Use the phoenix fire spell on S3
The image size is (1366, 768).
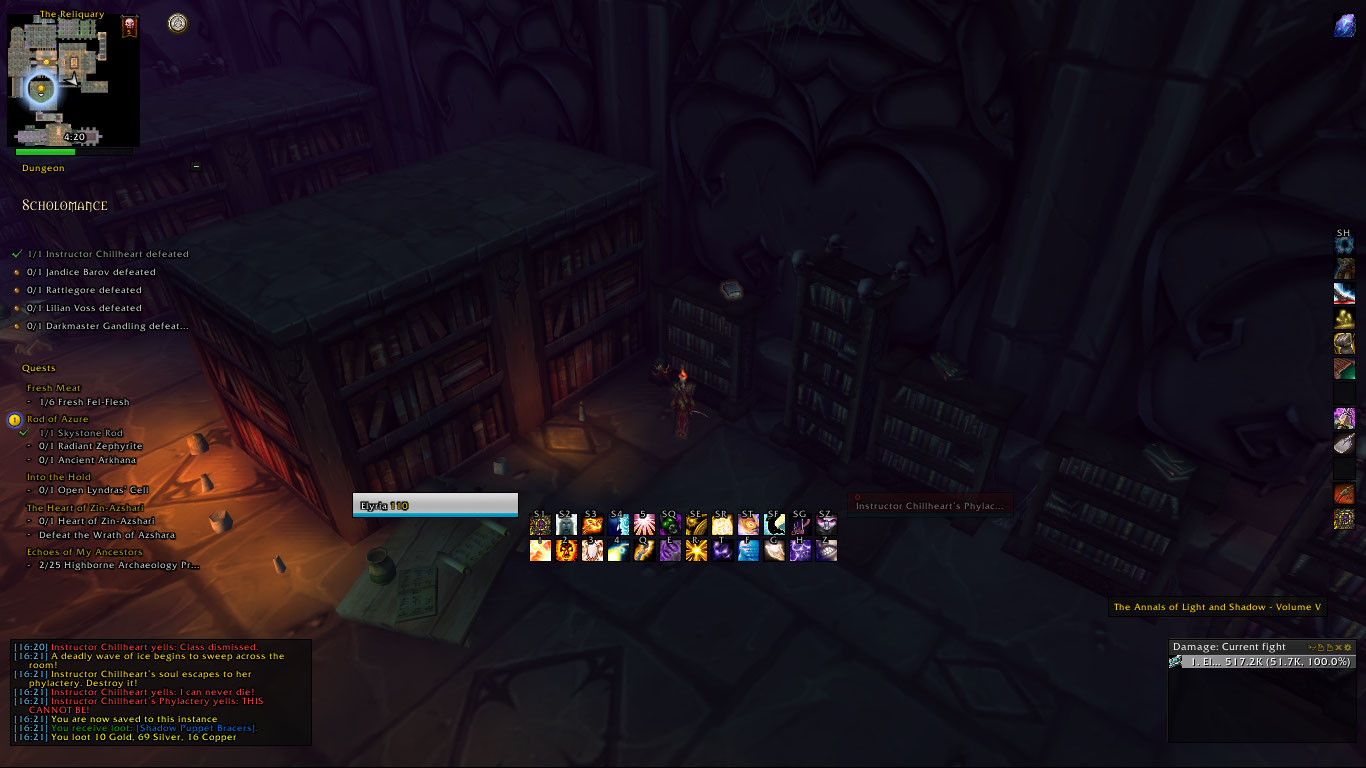[592, 524]
